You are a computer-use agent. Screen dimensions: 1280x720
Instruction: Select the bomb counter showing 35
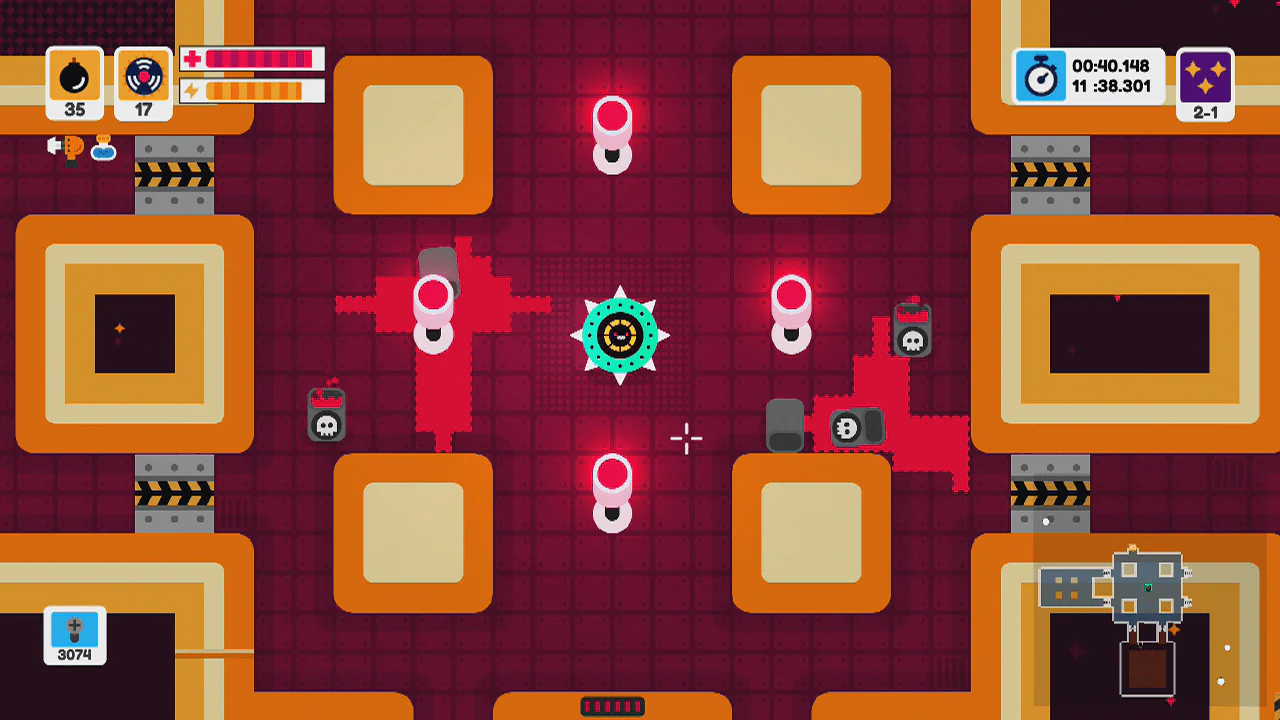74,82
